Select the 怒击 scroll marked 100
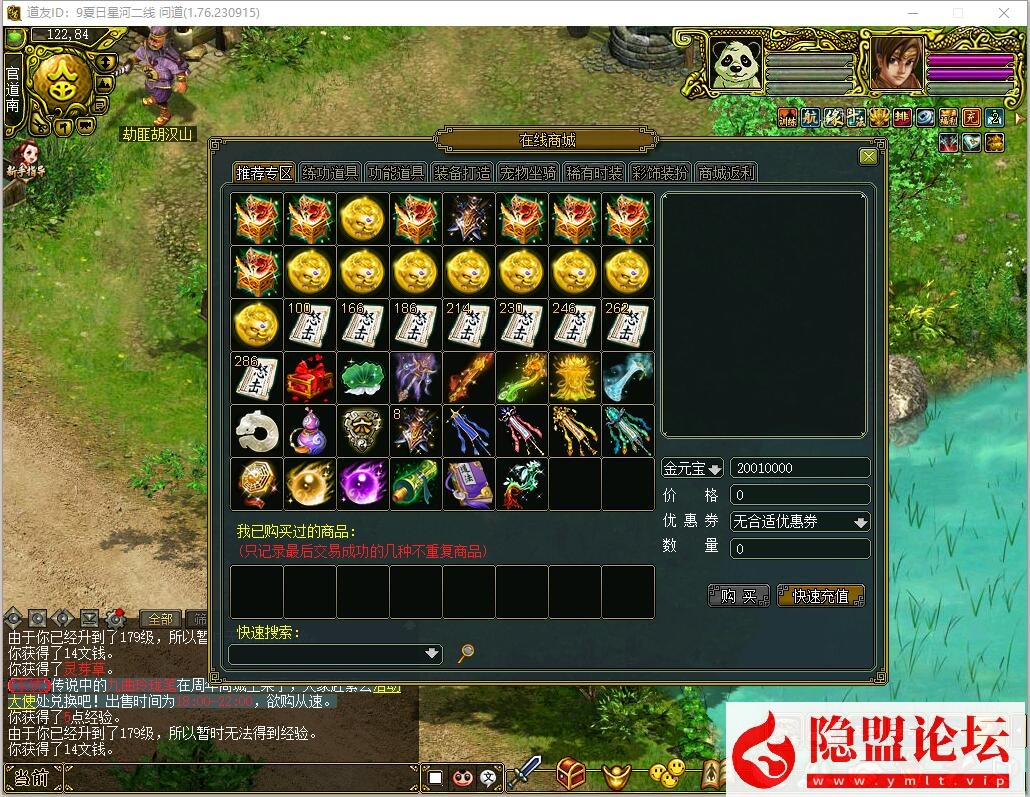Image resolution: width=1030 pixels, height=797 pixels. click(x=309, y=324)
